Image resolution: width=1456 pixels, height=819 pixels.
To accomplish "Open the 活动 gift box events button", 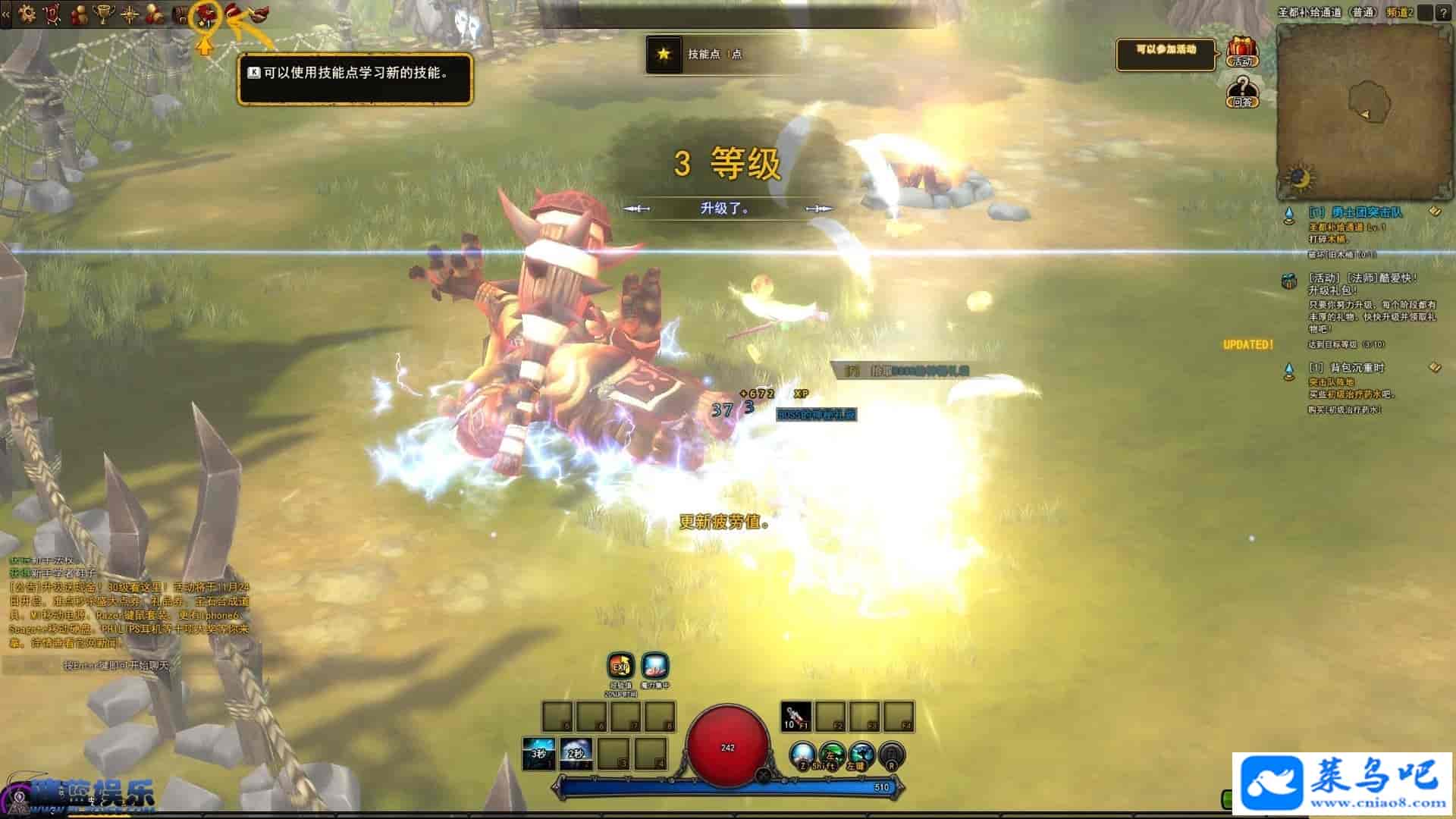I will click(1241, 52).
